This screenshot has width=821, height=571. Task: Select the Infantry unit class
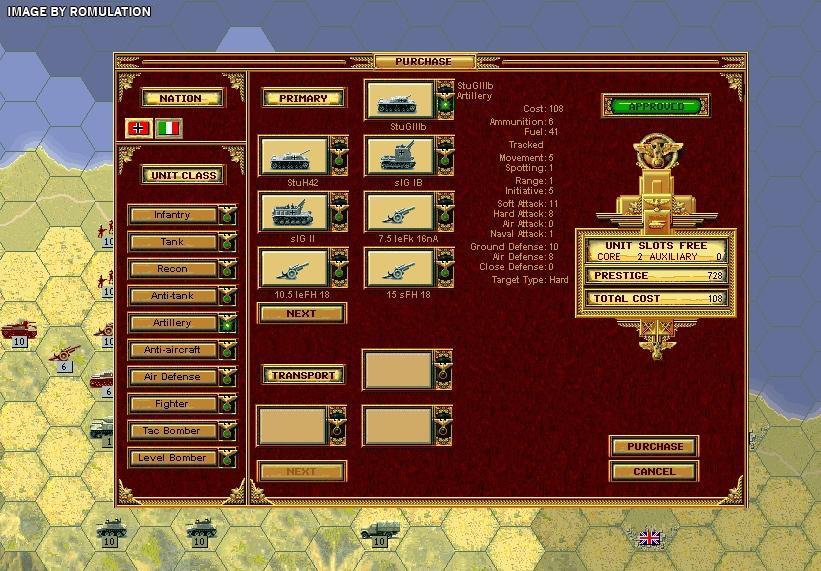coord(172,215)
